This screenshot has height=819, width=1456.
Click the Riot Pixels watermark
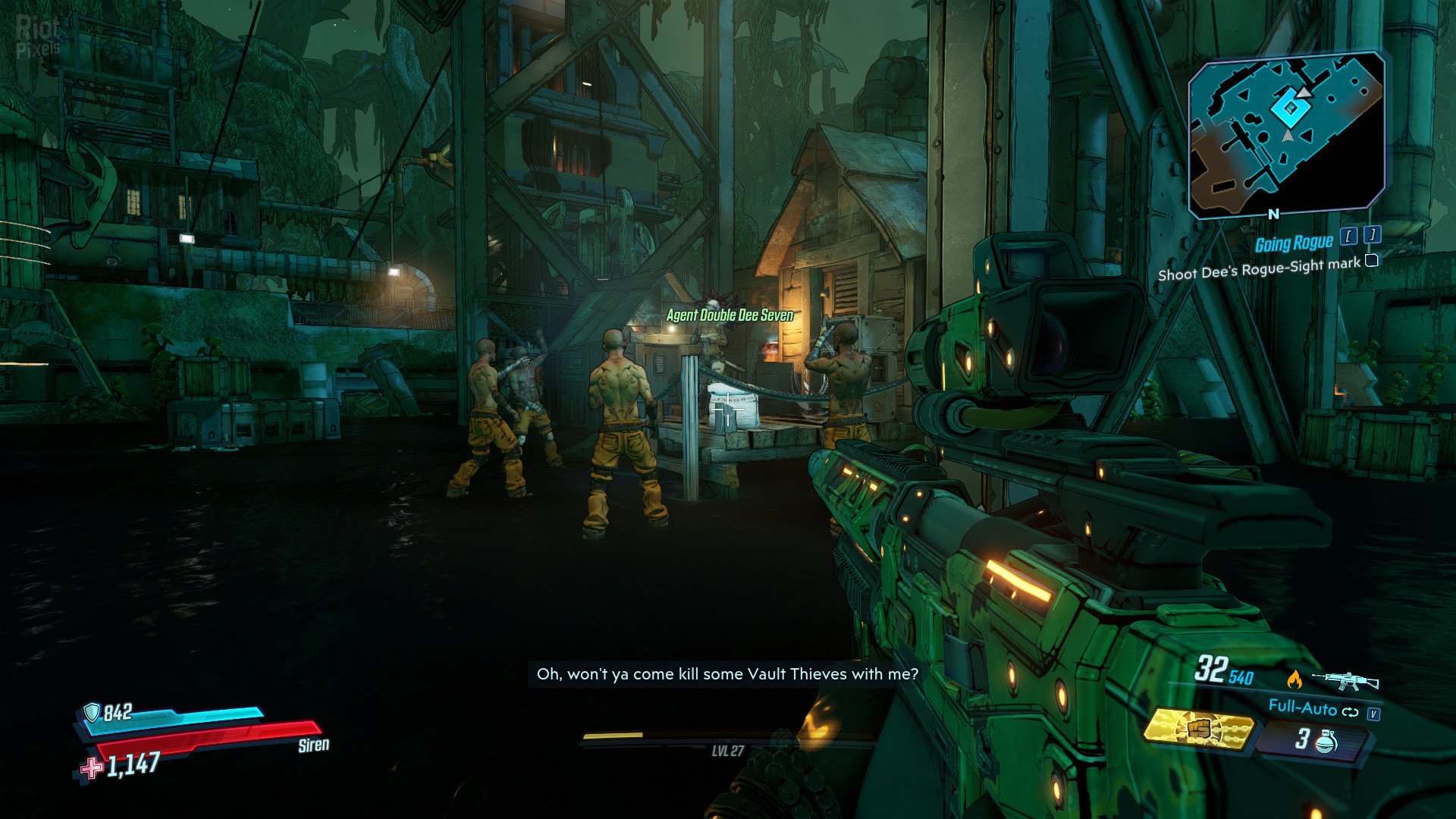point(38,36)
